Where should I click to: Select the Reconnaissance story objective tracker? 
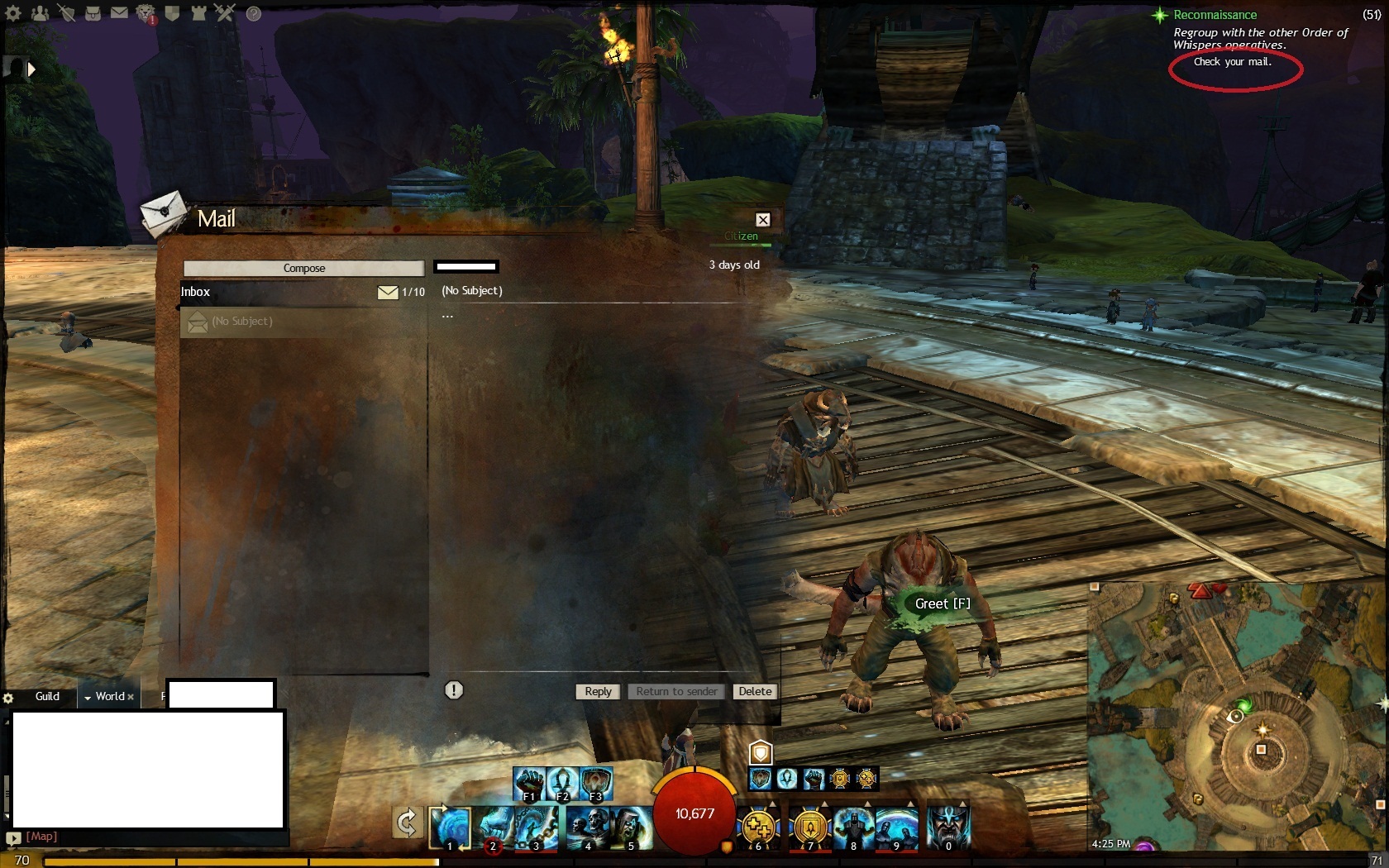tap(1215, 15)
